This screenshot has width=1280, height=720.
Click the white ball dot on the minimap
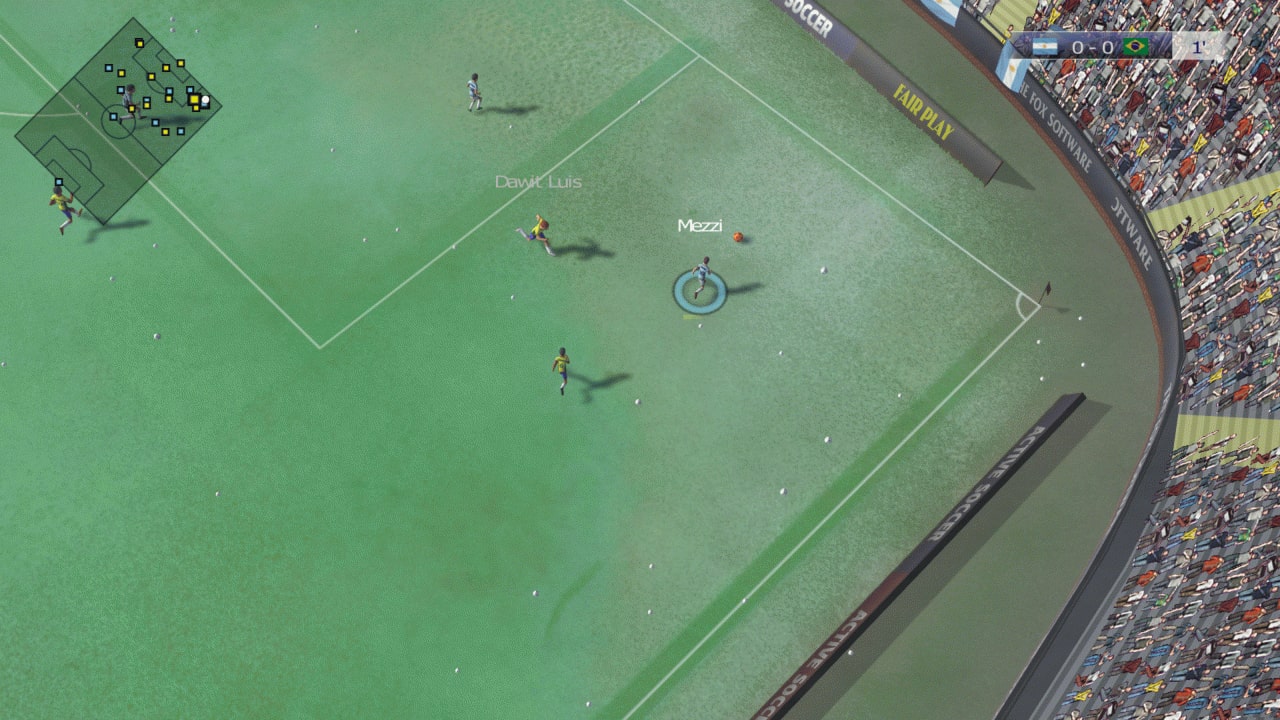pos(205,100)
